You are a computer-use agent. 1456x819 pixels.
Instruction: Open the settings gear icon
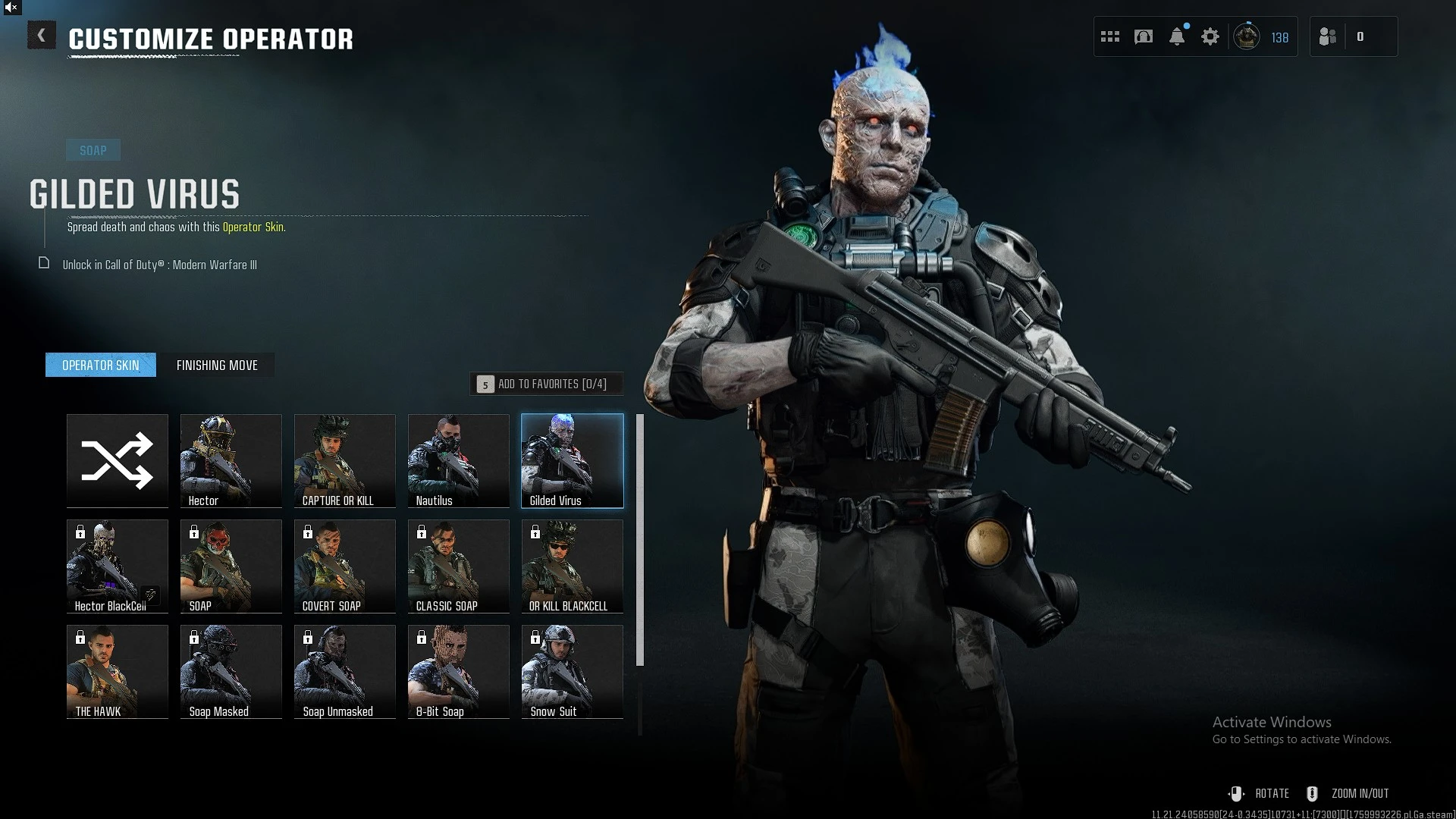click(x=1210, y=36)
